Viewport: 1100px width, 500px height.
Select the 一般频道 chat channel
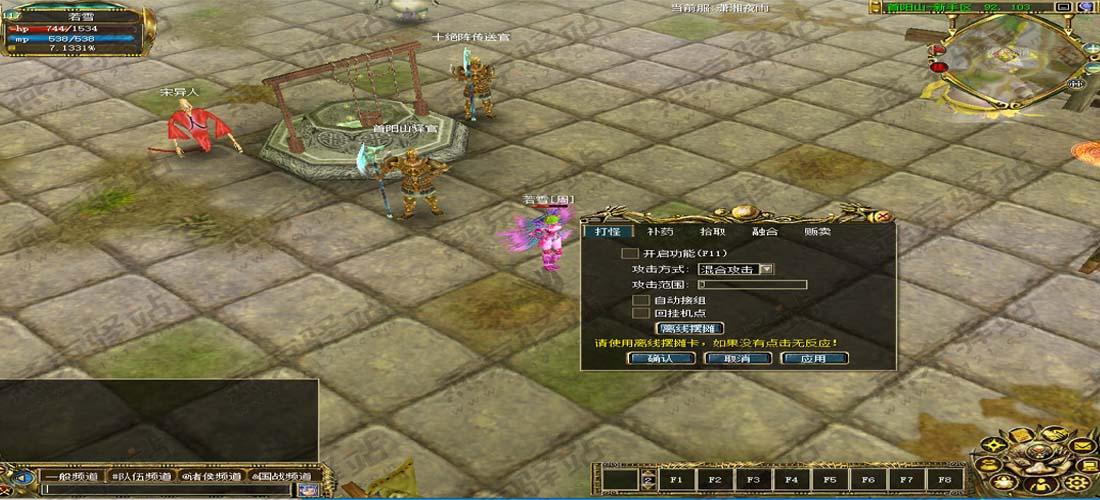(71, 476)
